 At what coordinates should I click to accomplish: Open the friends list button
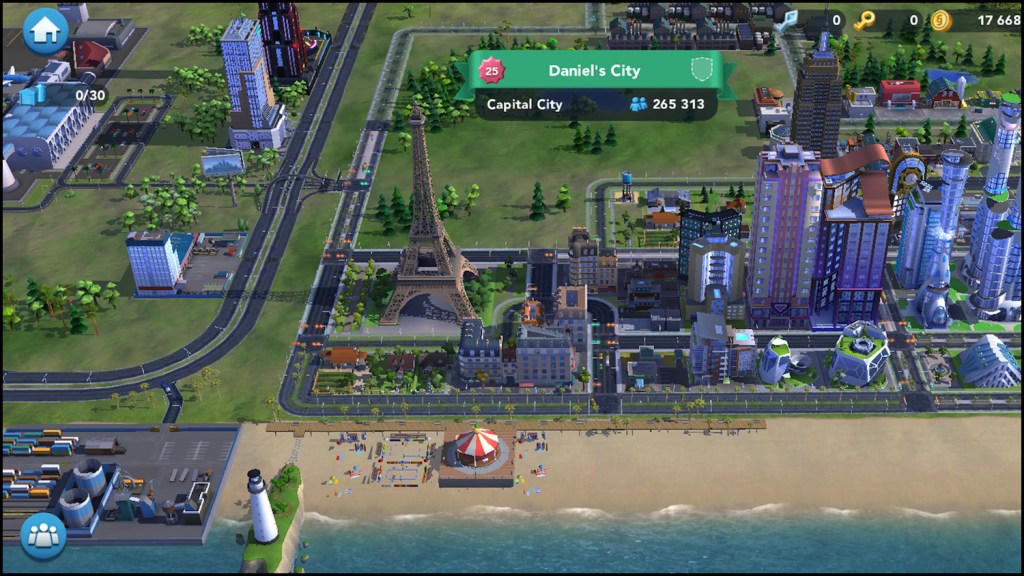[x=44, y=535]
